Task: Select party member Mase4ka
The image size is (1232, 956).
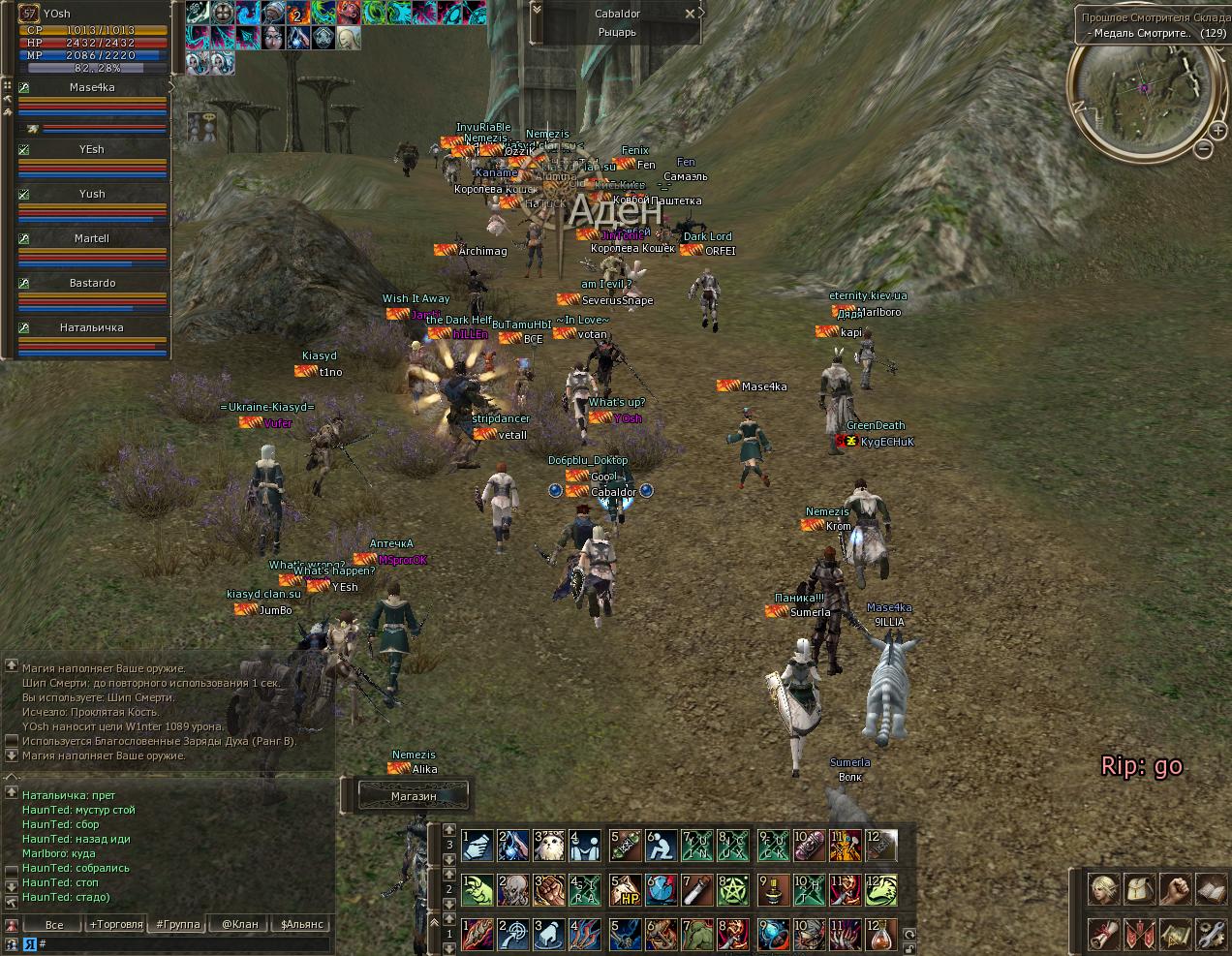Action: (92, 88)
